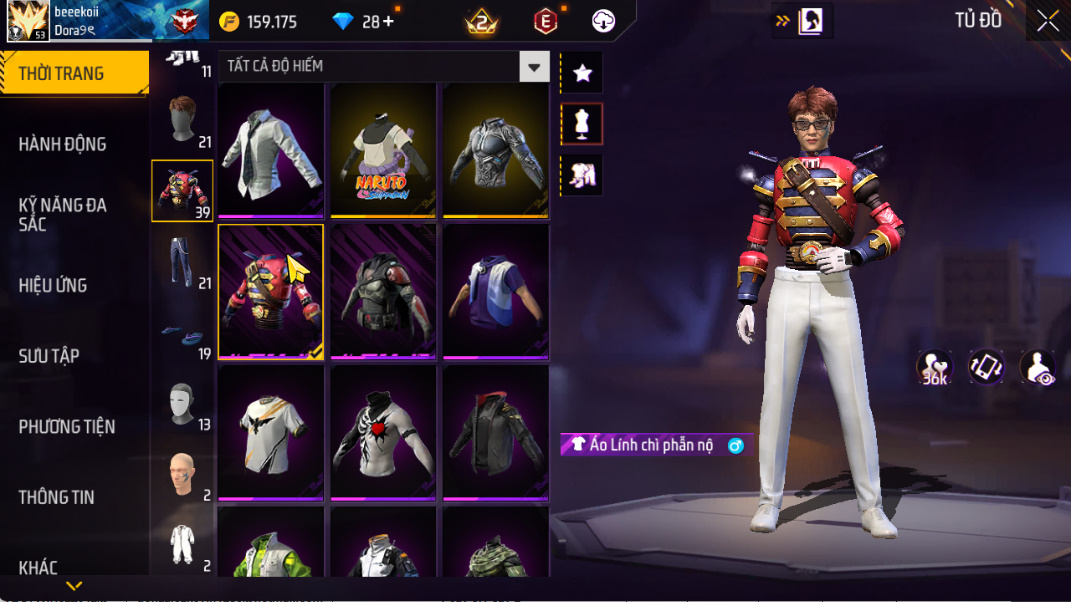Pick the black leather jacket with red hood
This screenshot has width=1071, height=602.
(496, 432)
